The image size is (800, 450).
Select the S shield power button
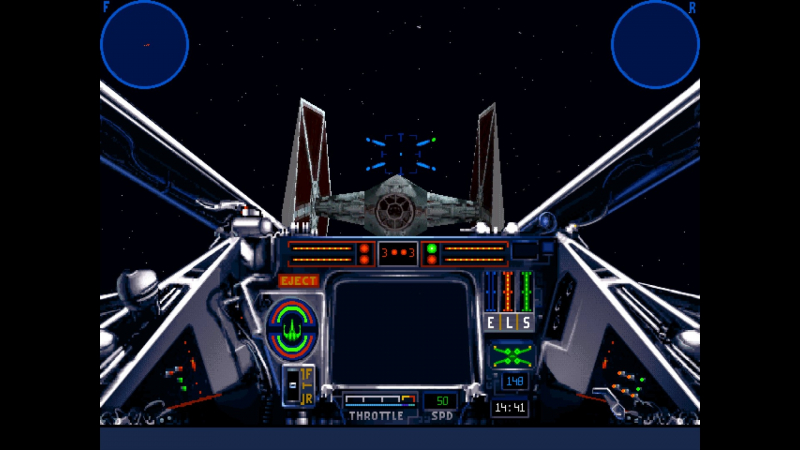tap(526, 322)
